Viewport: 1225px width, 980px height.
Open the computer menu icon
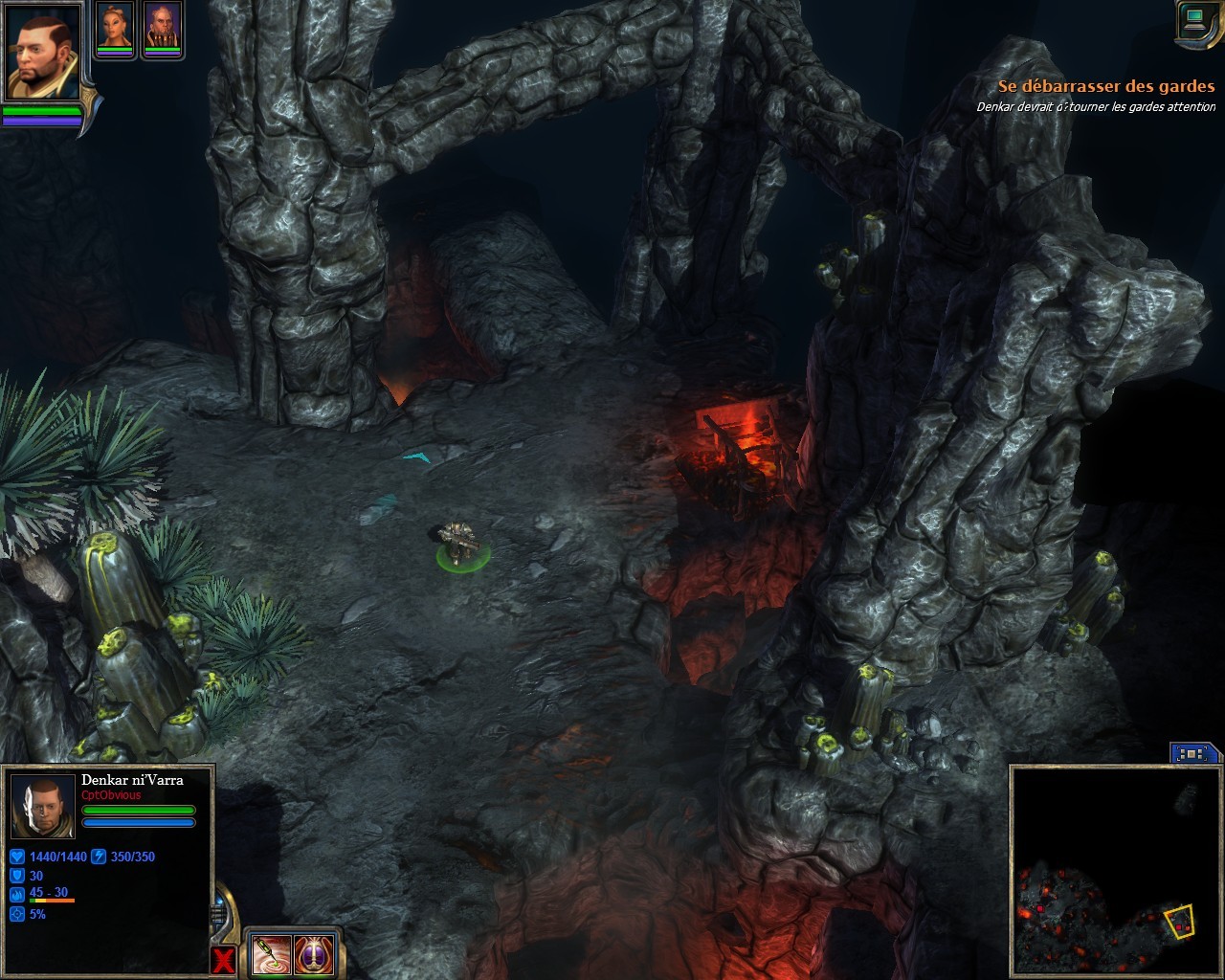coord(1196,21)
